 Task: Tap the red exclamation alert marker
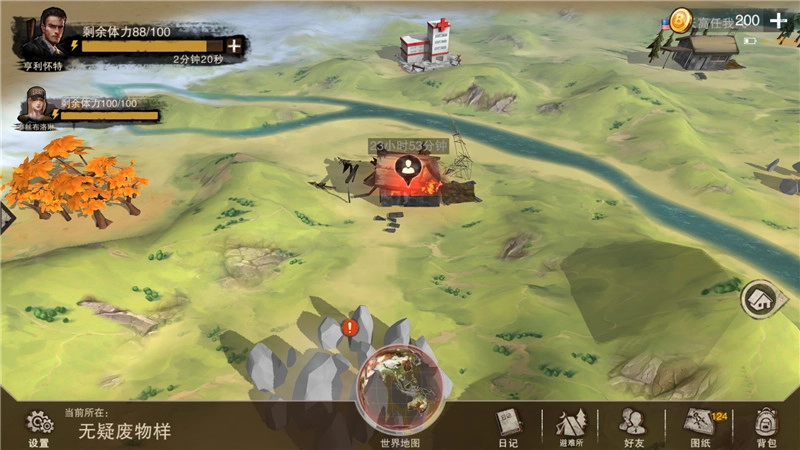click(350, 327)
